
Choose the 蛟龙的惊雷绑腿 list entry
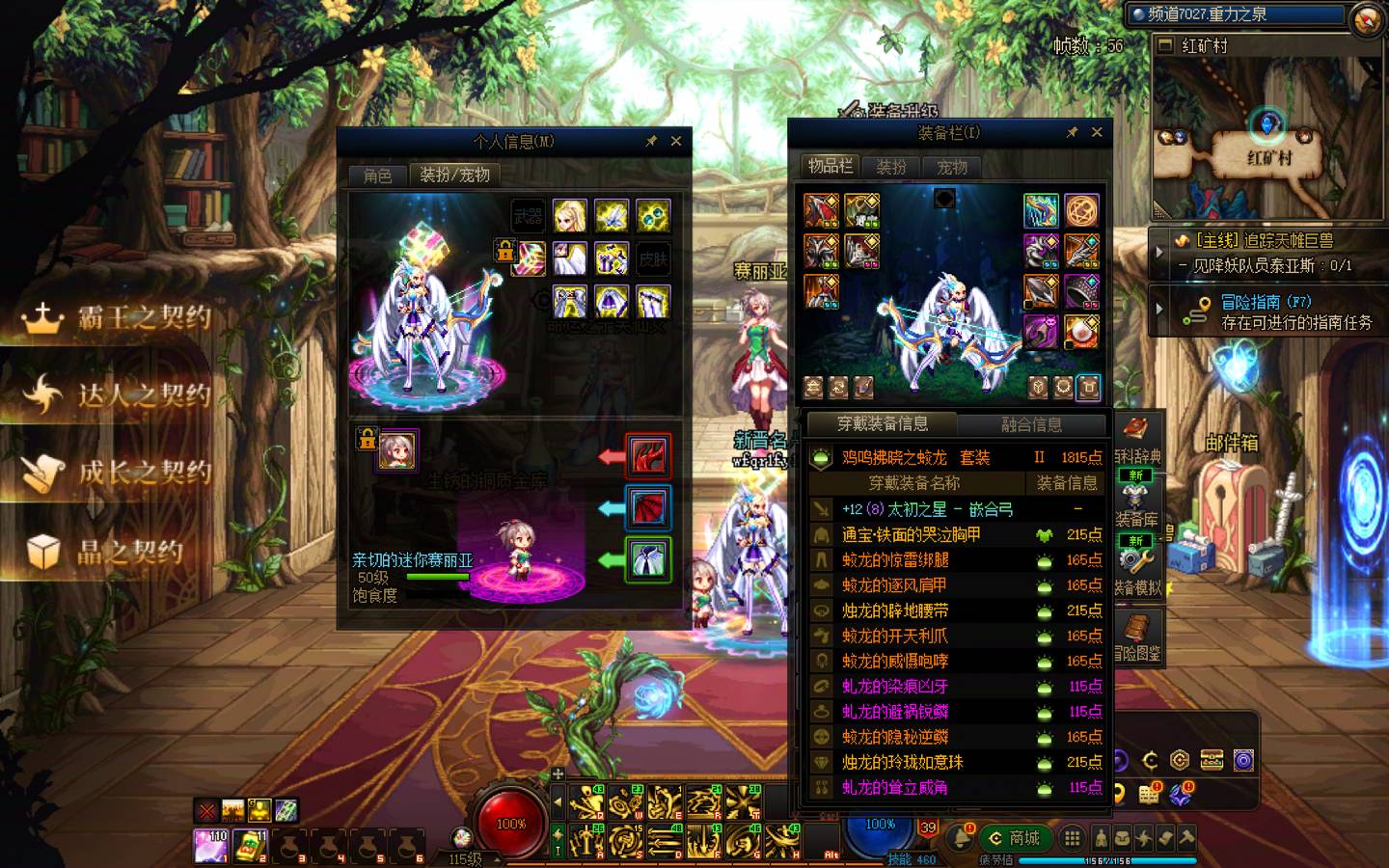pyautogui.click(x=895, y=559)
